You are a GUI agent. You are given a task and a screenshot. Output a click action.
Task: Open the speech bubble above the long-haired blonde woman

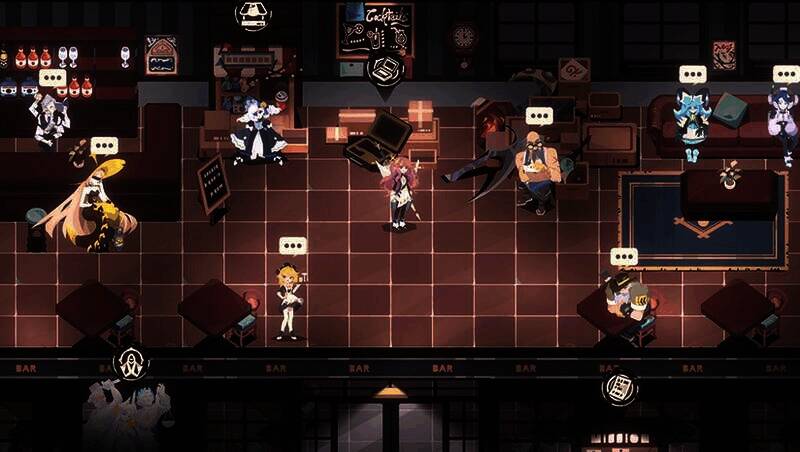click(x=104, y=146)
